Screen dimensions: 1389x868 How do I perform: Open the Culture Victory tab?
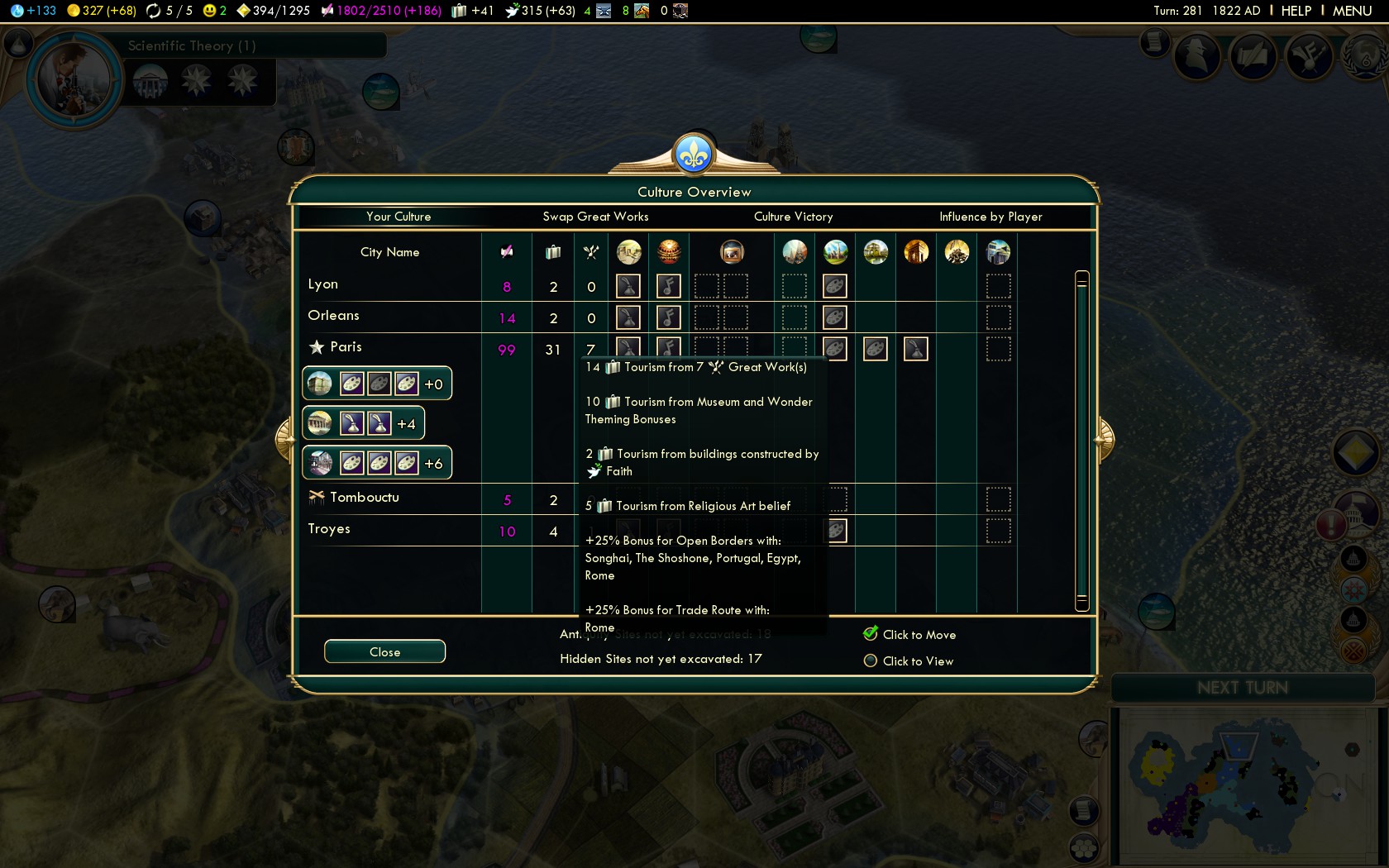pos(793,217)
